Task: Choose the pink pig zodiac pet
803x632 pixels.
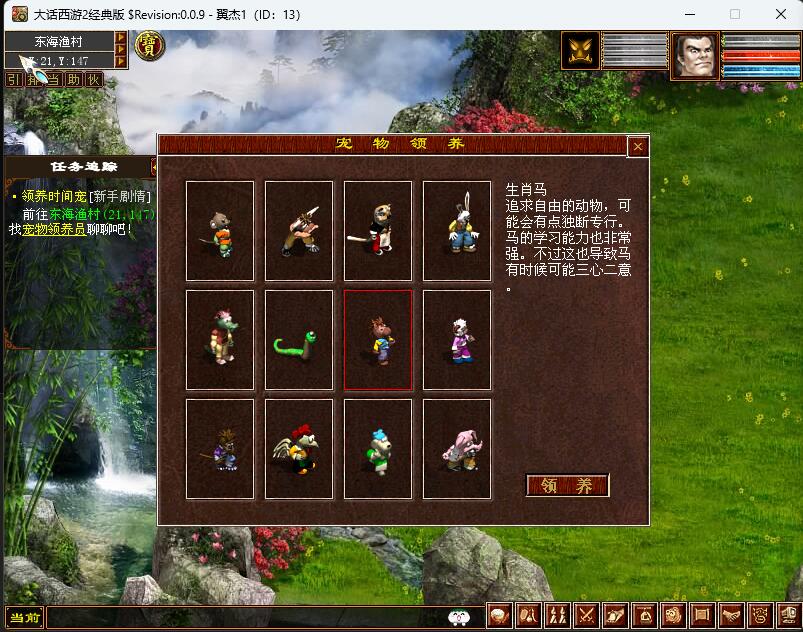Action: pos(457,449)
